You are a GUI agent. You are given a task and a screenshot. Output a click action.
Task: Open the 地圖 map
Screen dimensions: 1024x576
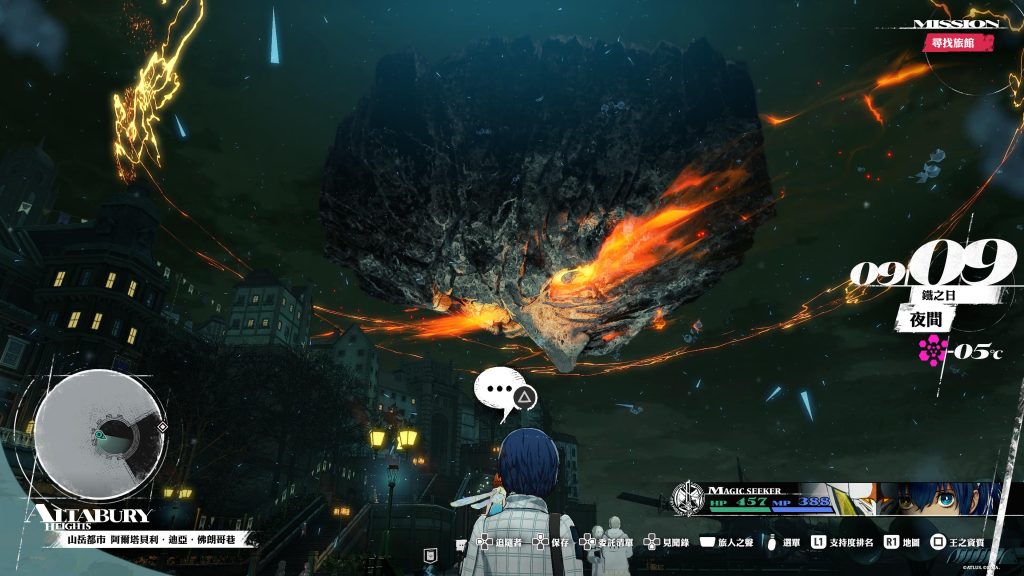coord(901,542)
